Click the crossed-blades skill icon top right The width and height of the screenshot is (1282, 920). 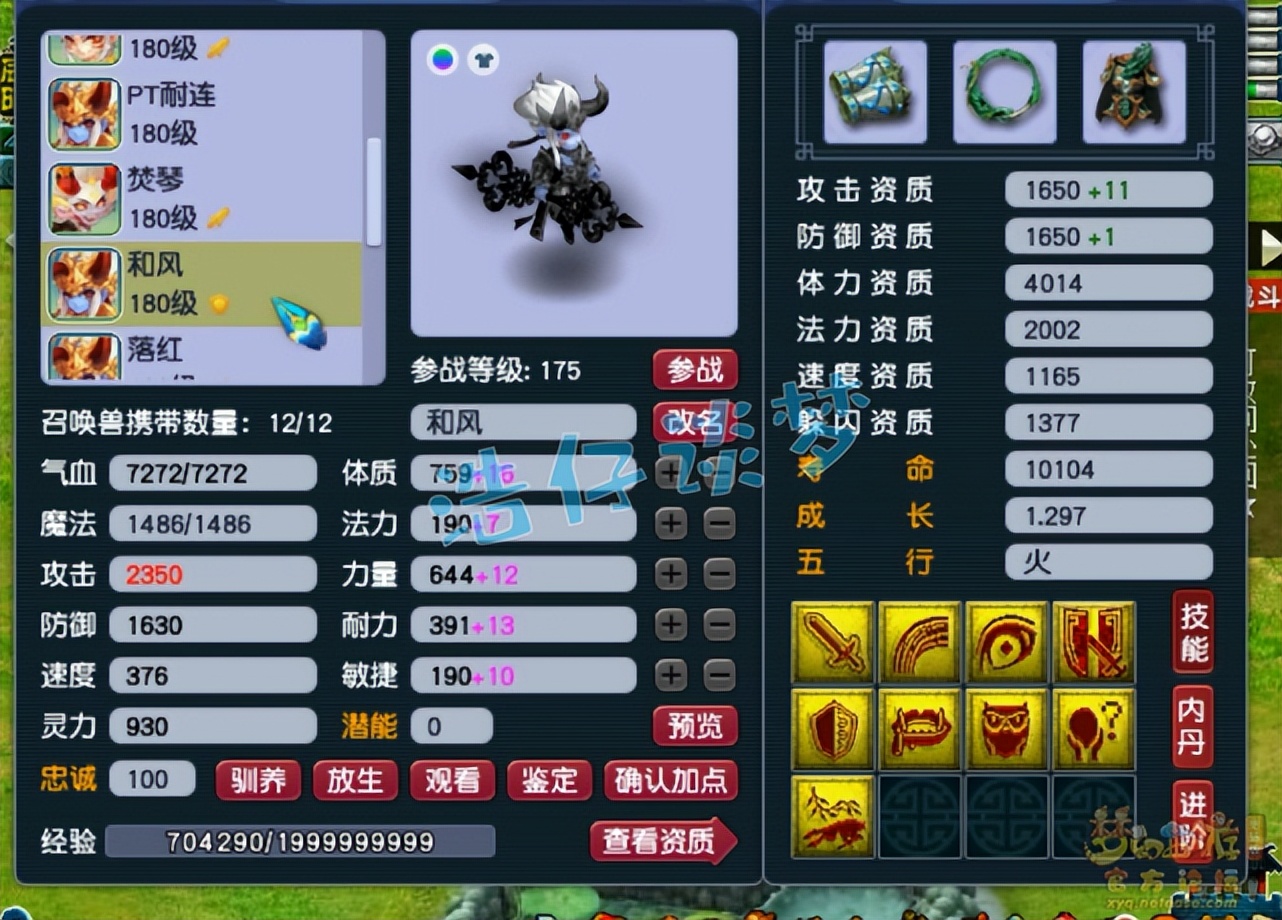pos(1094,640)
